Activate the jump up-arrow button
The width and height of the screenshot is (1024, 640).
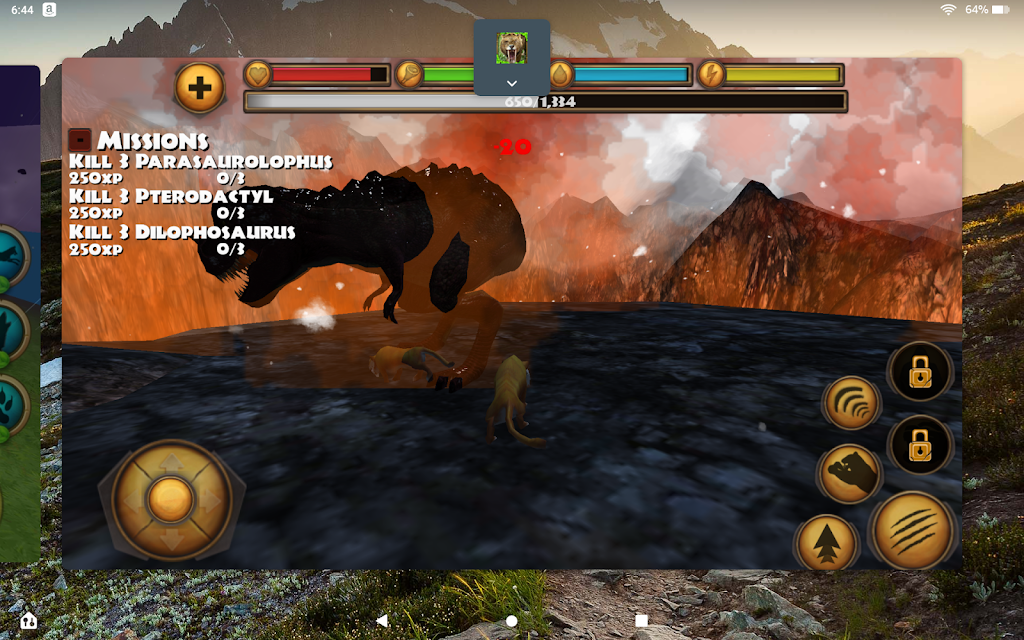[827, 545]
